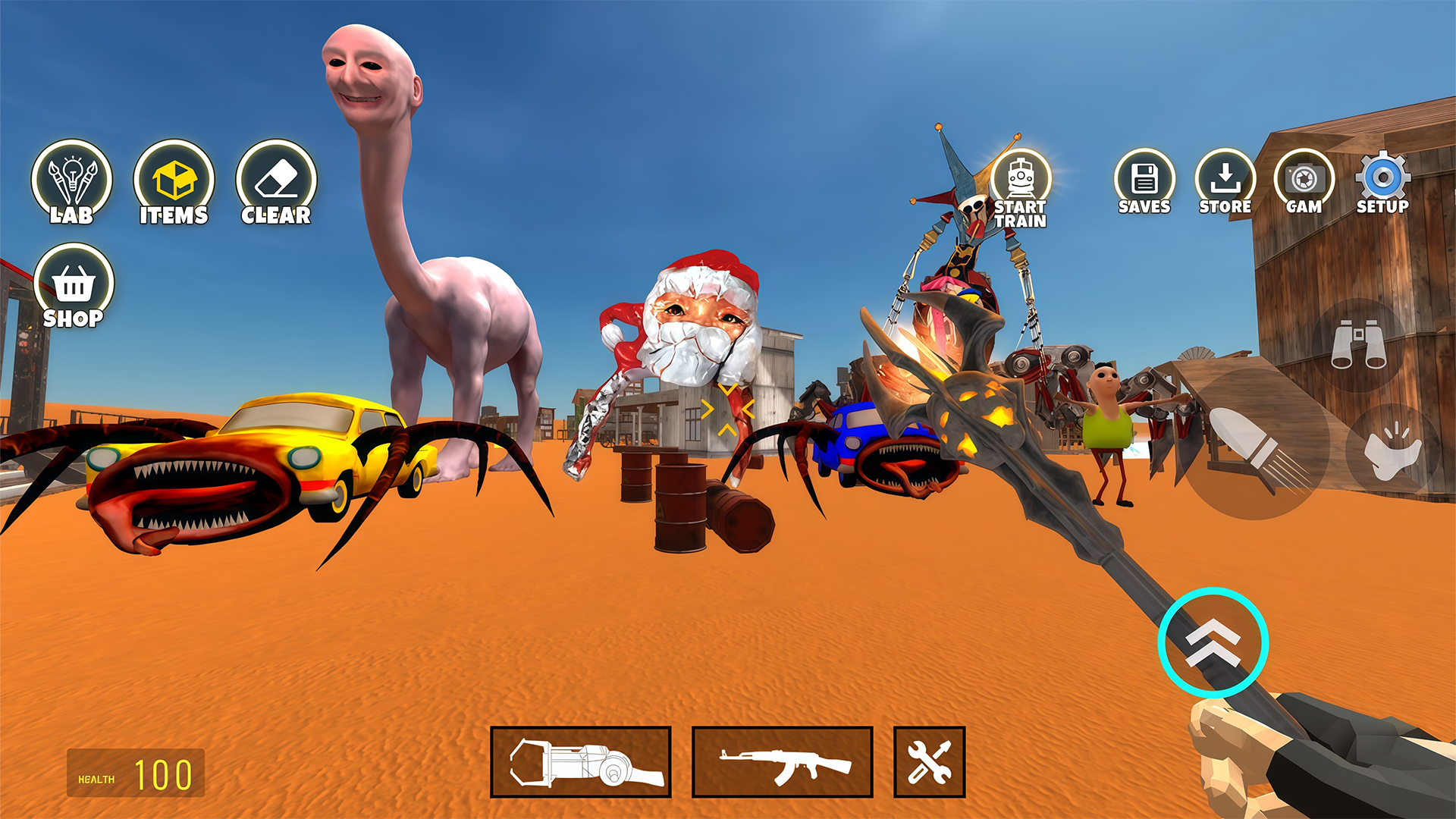Open the LAB menu
This screenshot has height=819, width=1456.
coord(71,183)
